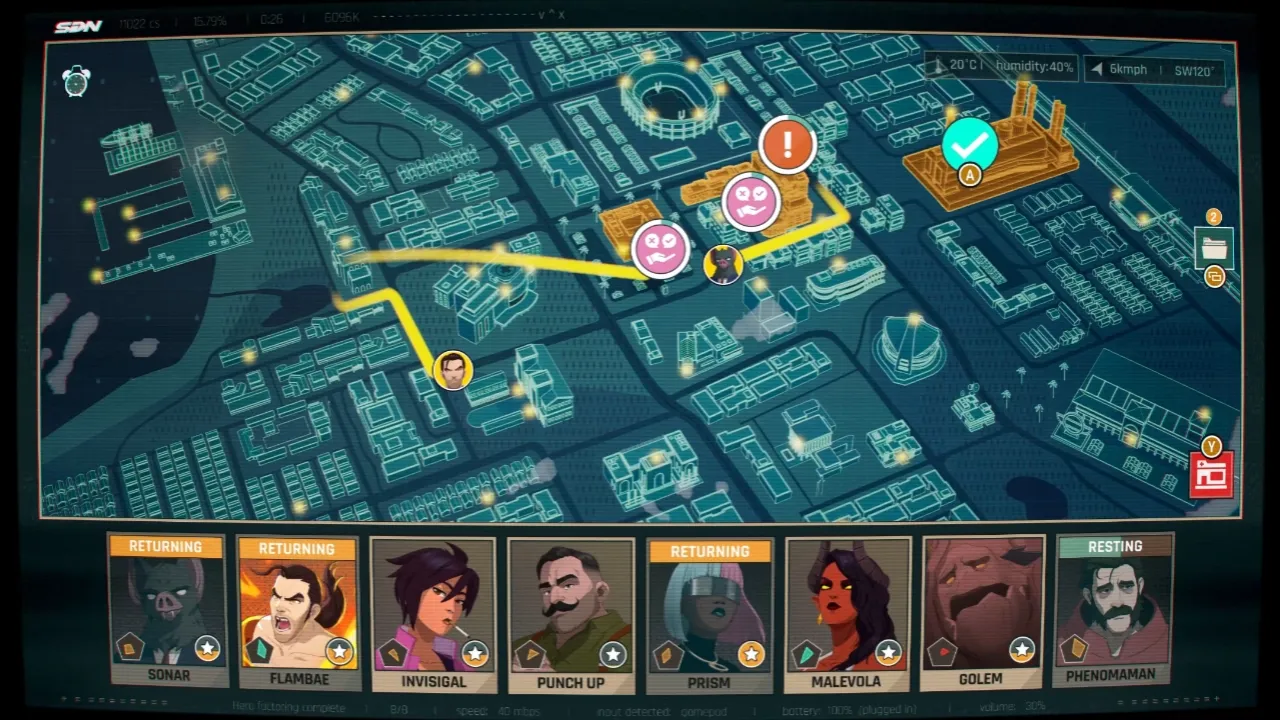Open the orange exclamation alert marker
This screenshot has height=720, width=1280.
click(787, 144)
